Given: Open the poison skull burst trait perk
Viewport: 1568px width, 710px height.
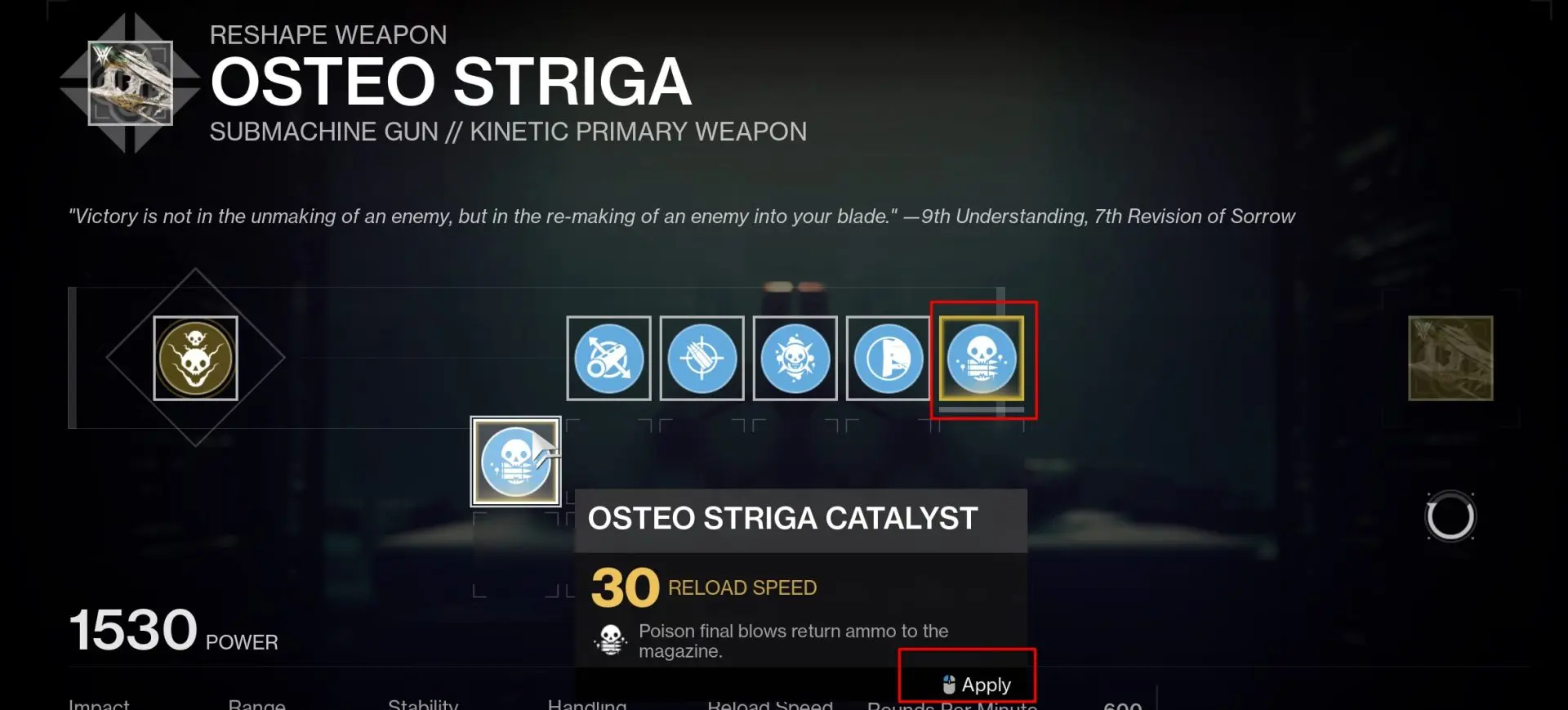Looking at the screenshot, I should pyautogui.click(x=795, y=358).
